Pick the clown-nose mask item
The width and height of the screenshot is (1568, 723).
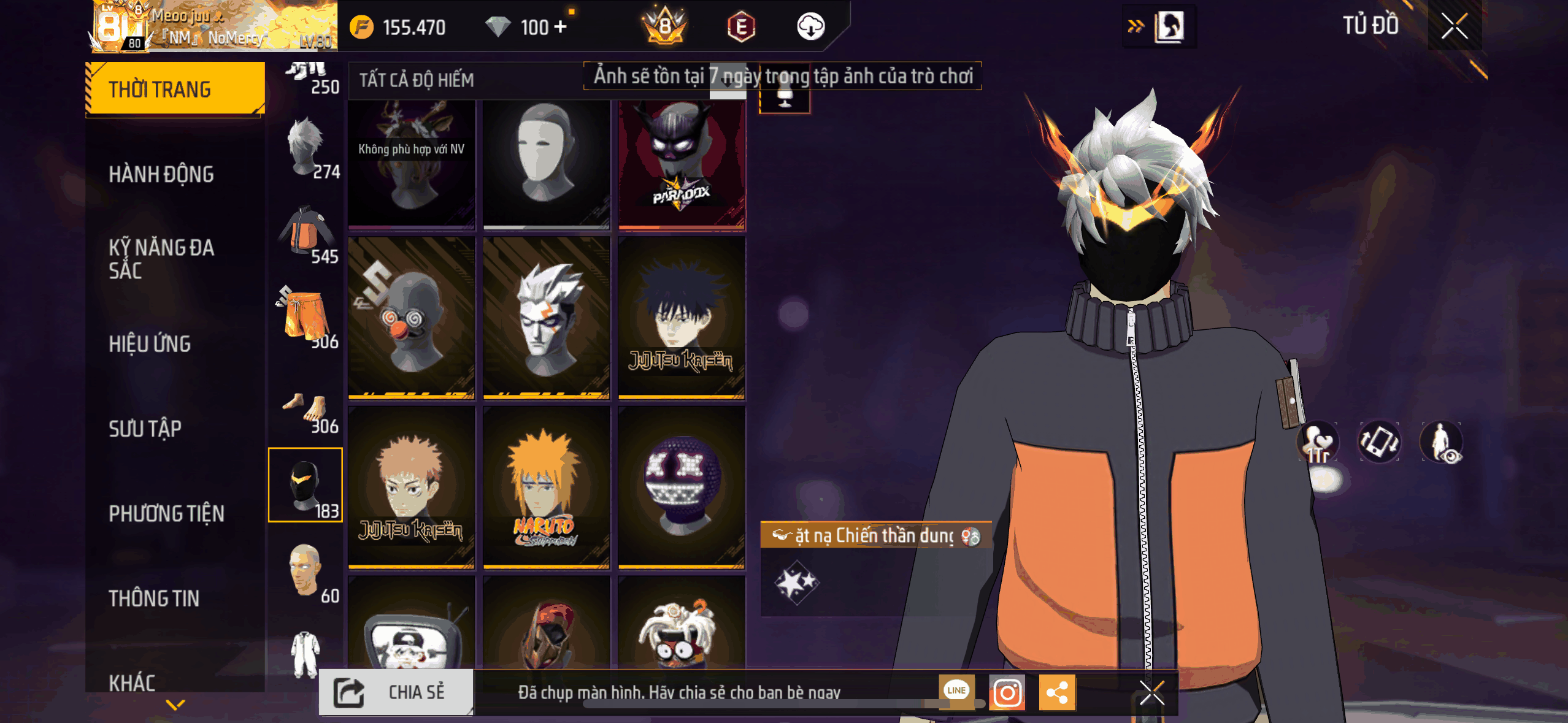[411, 318]
